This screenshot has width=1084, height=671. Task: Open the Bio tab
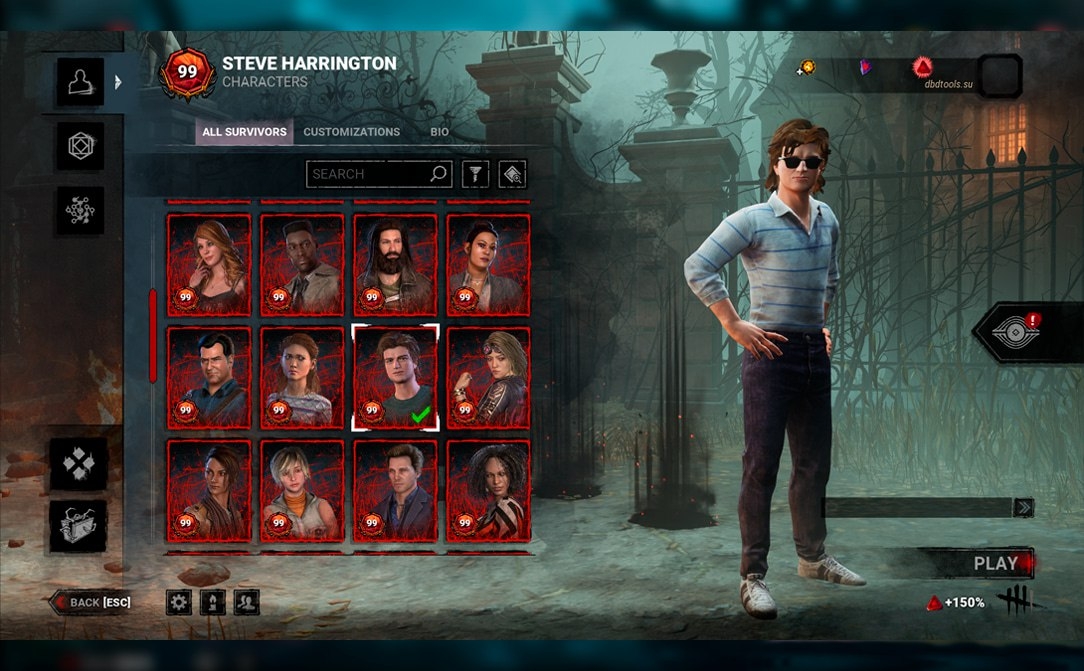[x=439, y=132]
